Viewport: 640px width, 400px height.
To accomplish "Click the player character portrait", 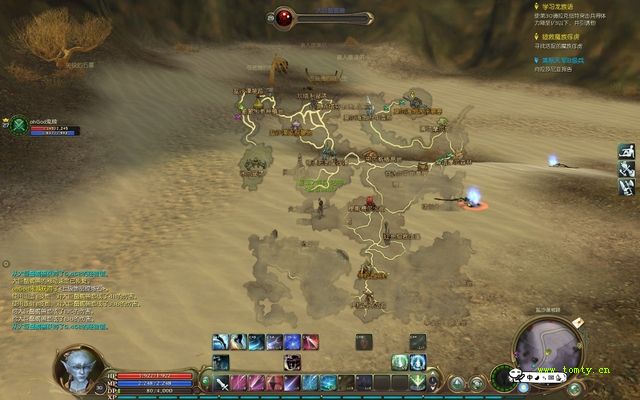I will [79, 370].
